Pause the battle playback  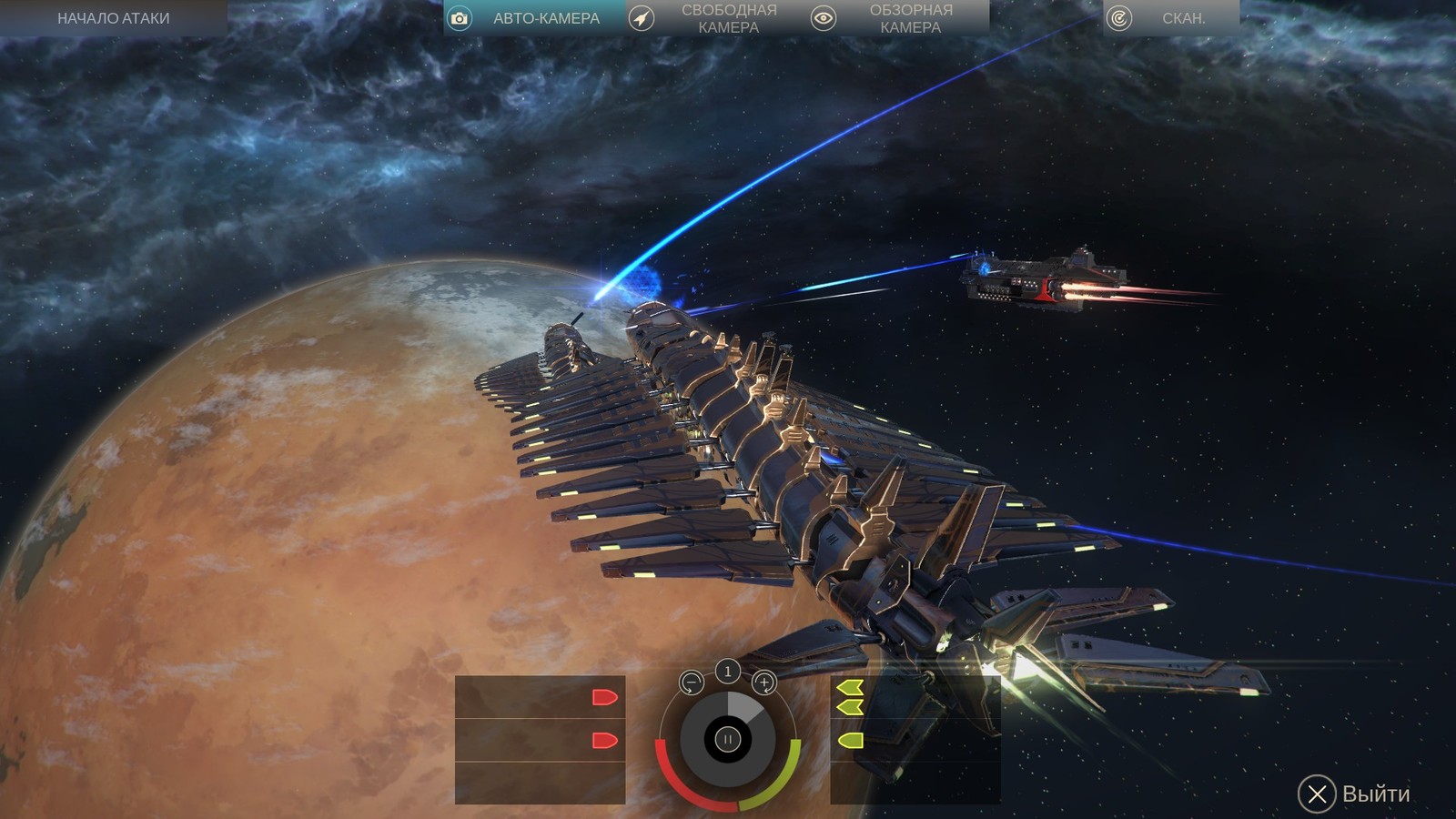[727, 739]
